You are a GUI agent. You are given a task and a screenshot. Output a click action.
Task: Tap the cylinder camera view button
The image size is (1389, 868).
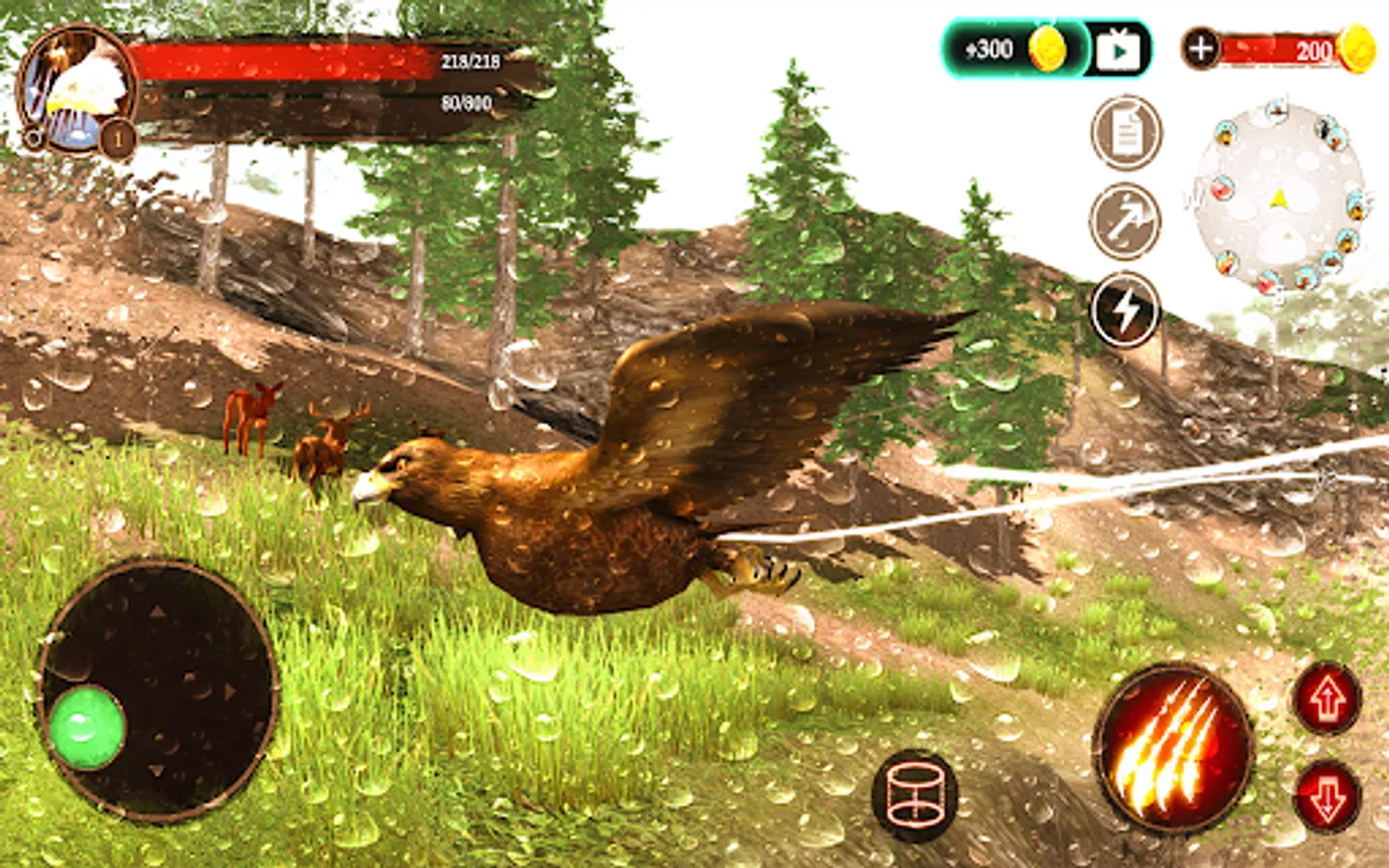click(914, 795)
